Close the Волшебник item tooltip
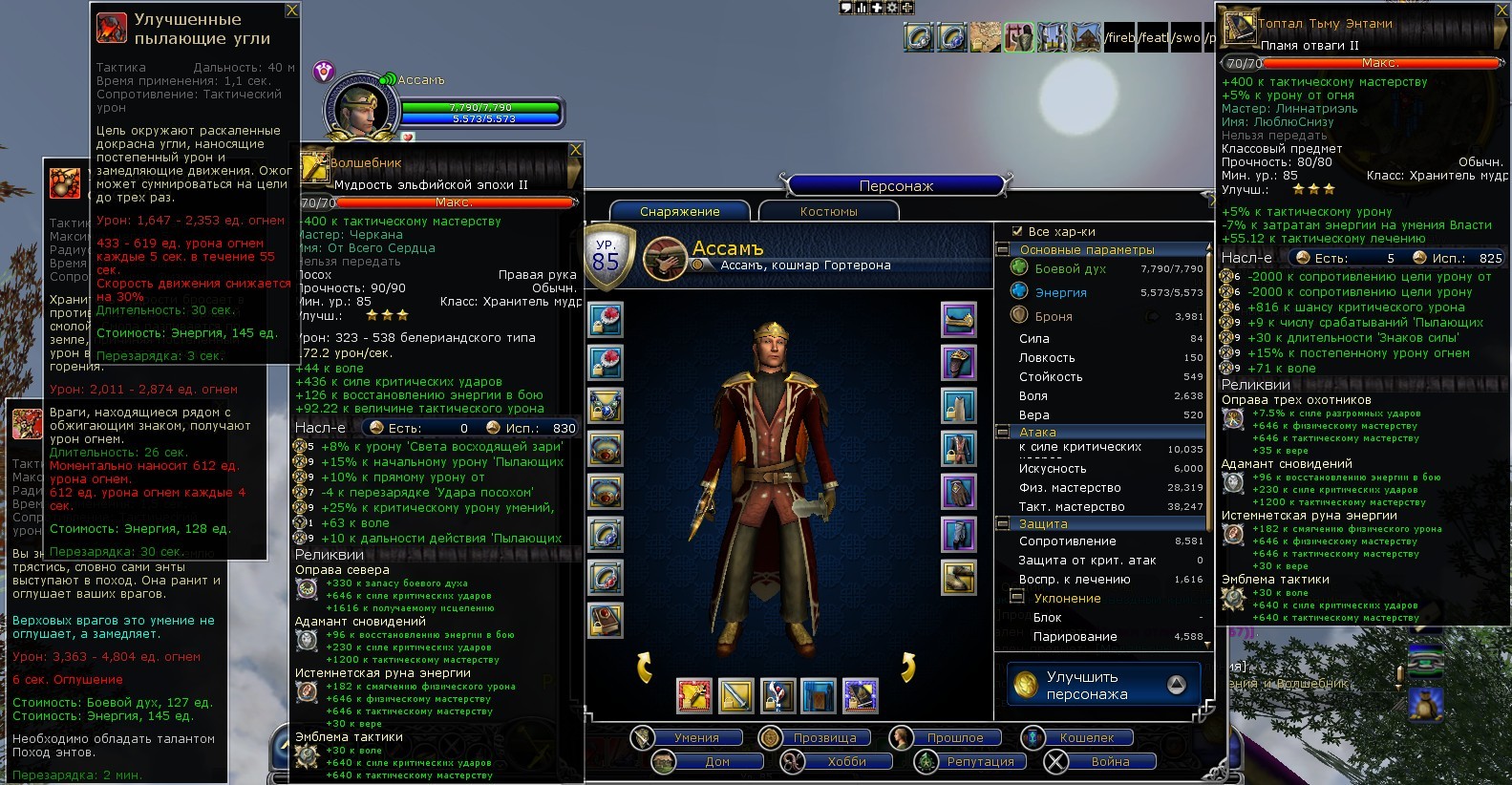The width and height of the screenshot is (1512, 785). [575, 150]
